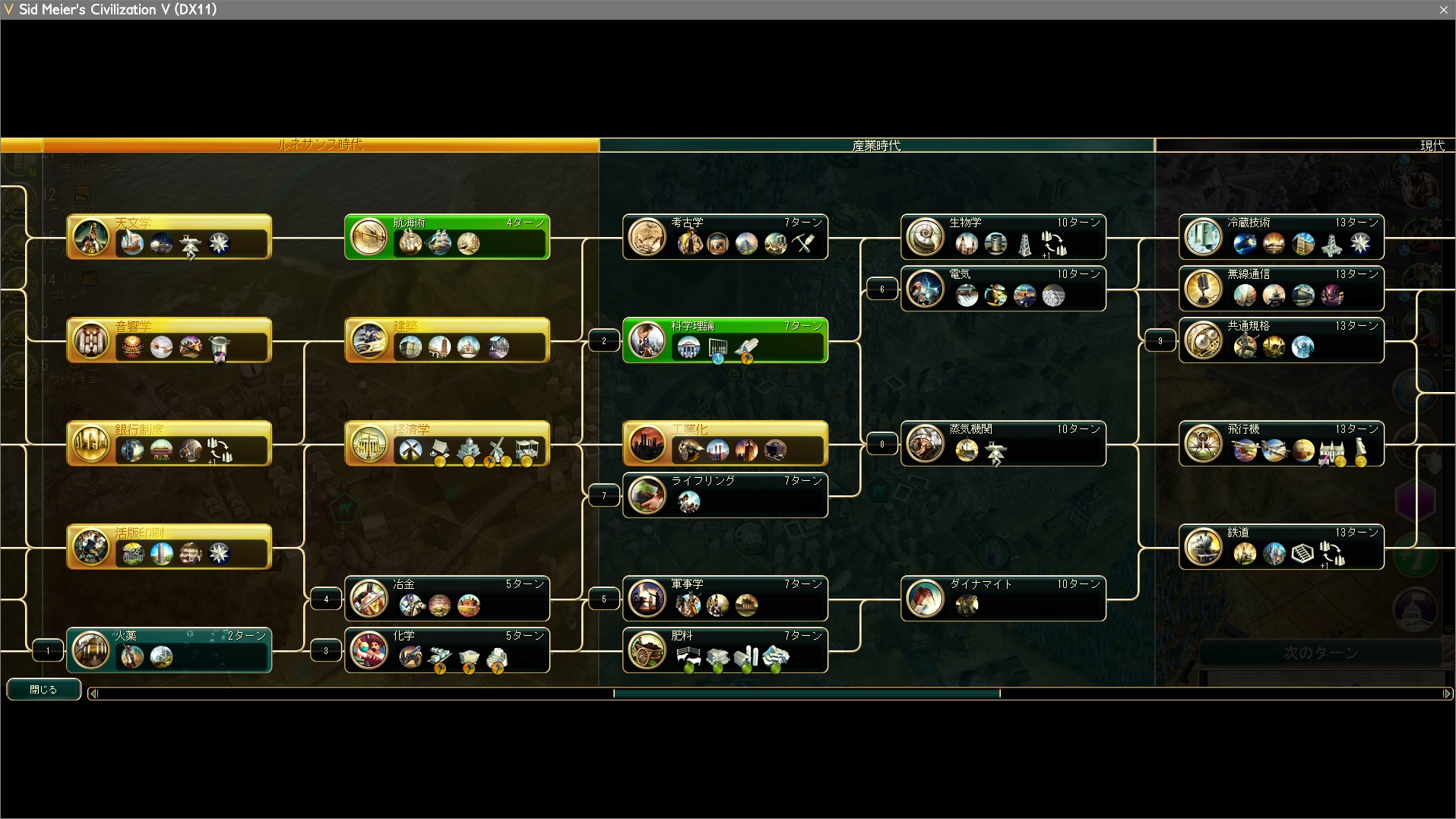Research the 火薬 technology
The image size is (1456, 819).
pos(169,650)
